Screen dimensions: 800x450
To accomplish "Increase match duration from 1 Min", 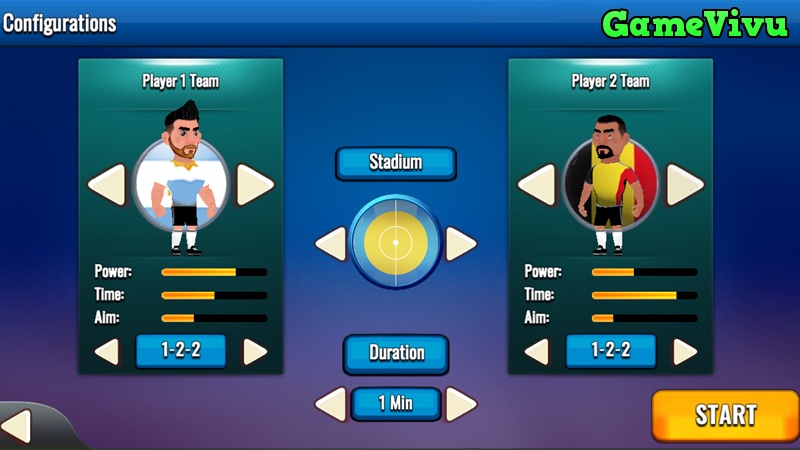I will click(x=461, y=404).
